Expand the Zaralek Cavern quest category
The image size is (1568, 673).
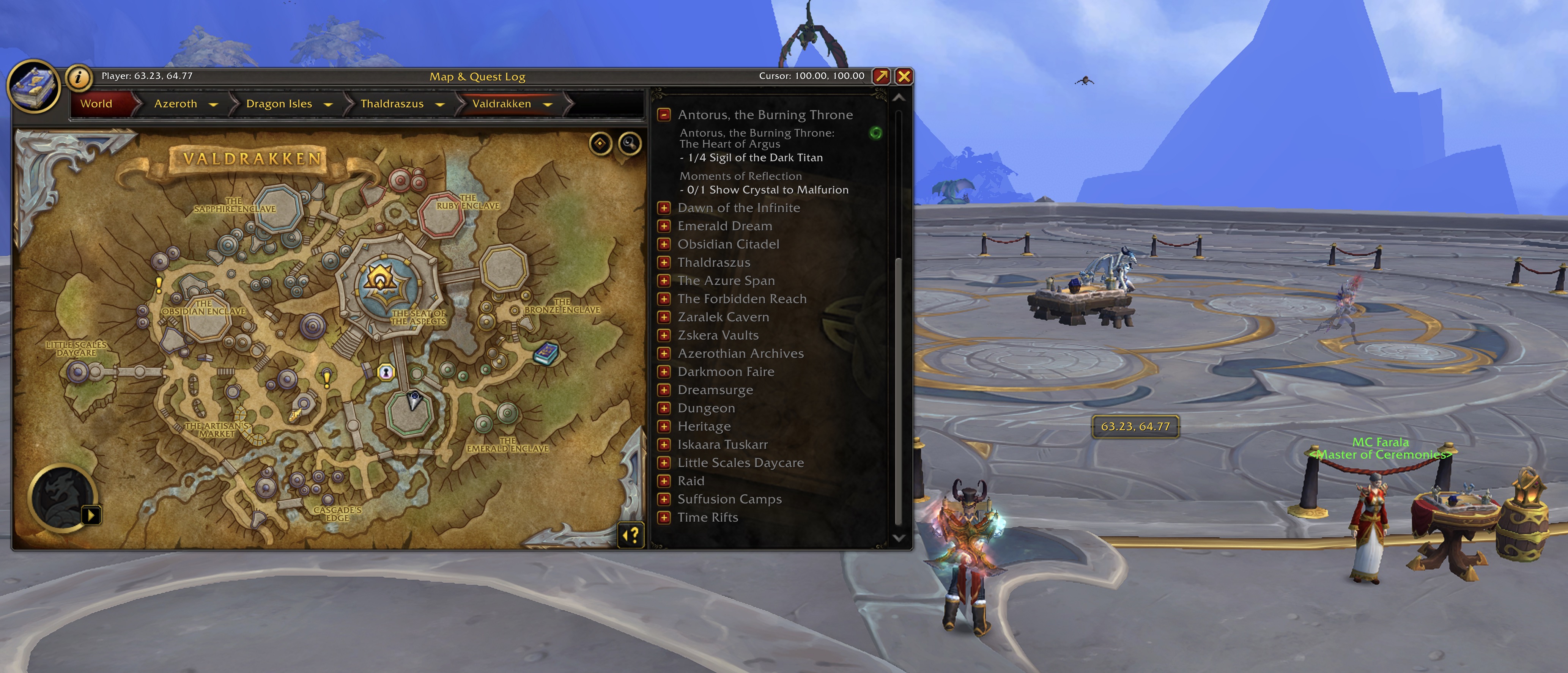pyautogui.click(x=664, y=318)
